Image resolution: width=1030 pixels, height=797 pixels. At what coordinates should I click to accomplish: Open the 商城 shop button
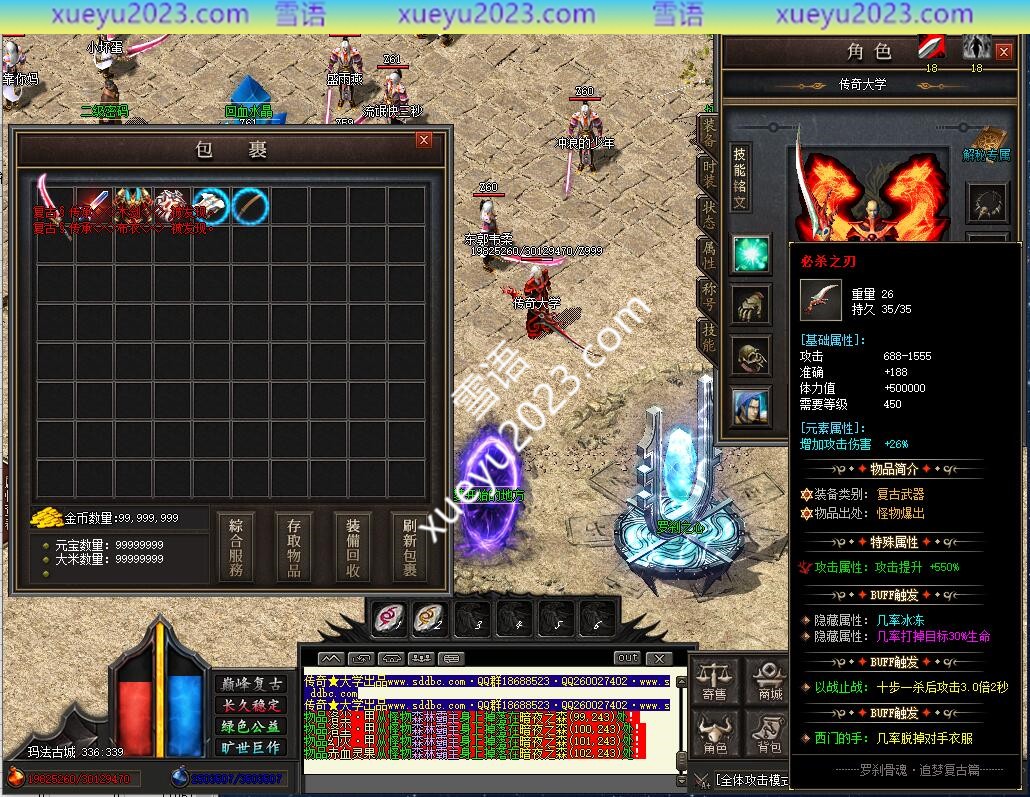click(x=770, y=682)
